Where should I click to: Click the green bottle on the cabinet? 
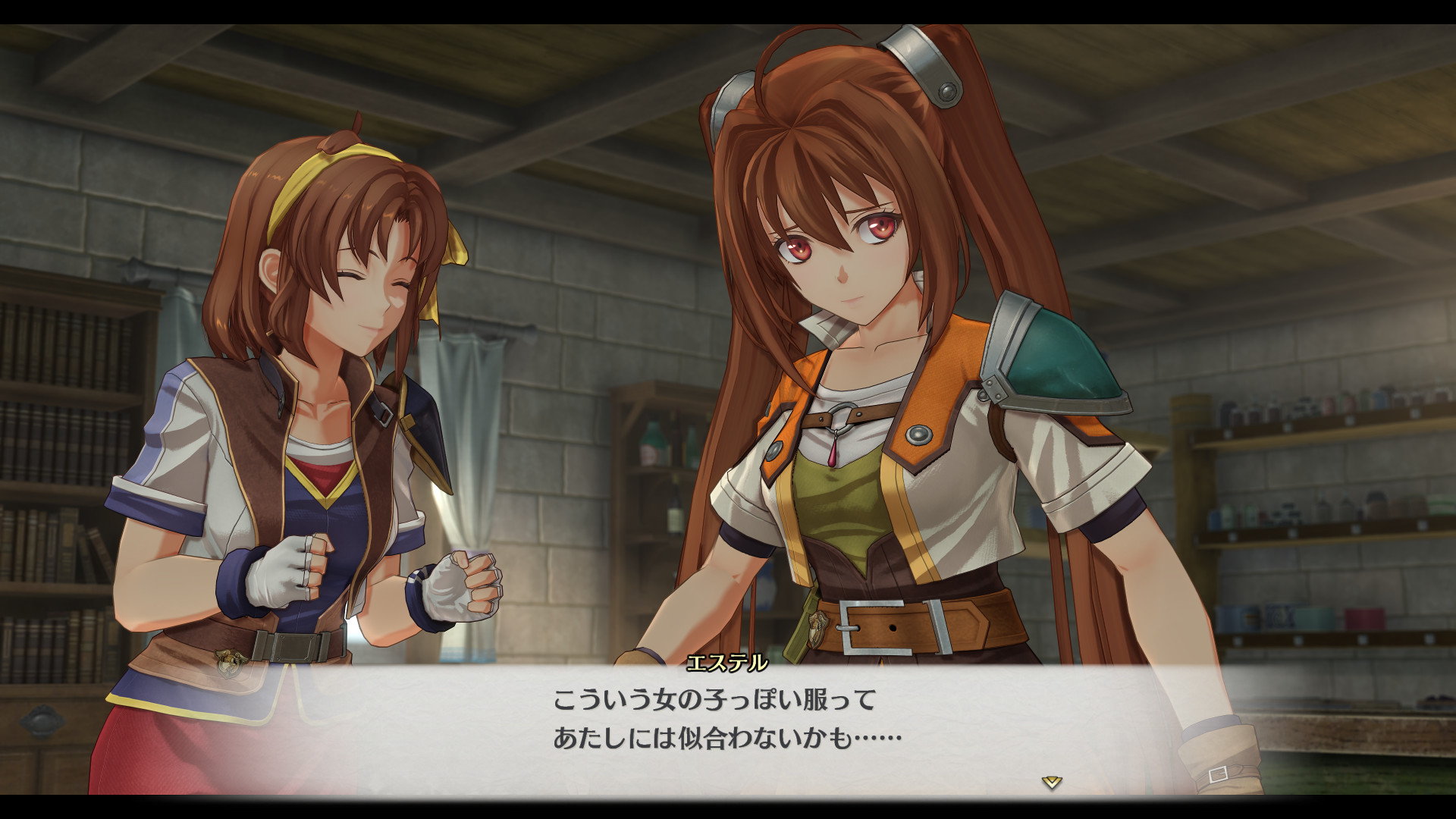click(650, 444)
